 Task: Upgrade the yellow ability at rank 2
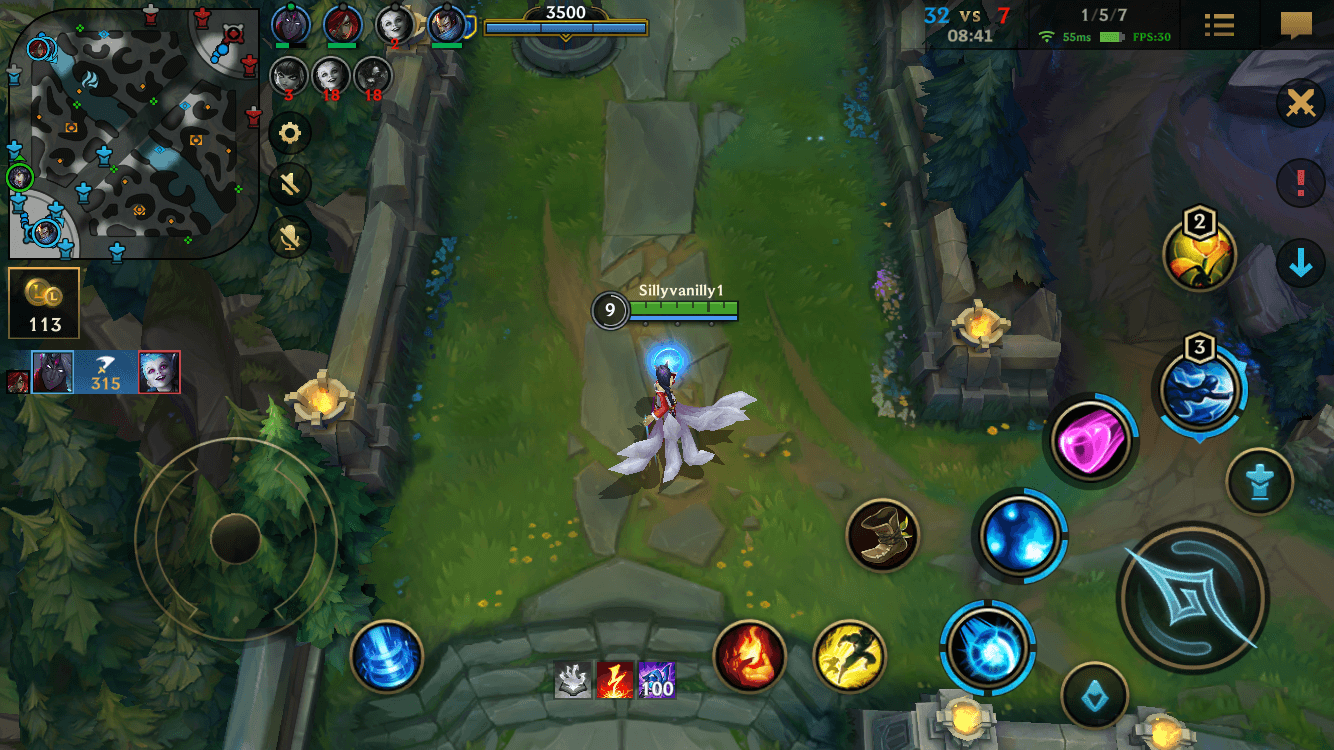pos(1199,255)
